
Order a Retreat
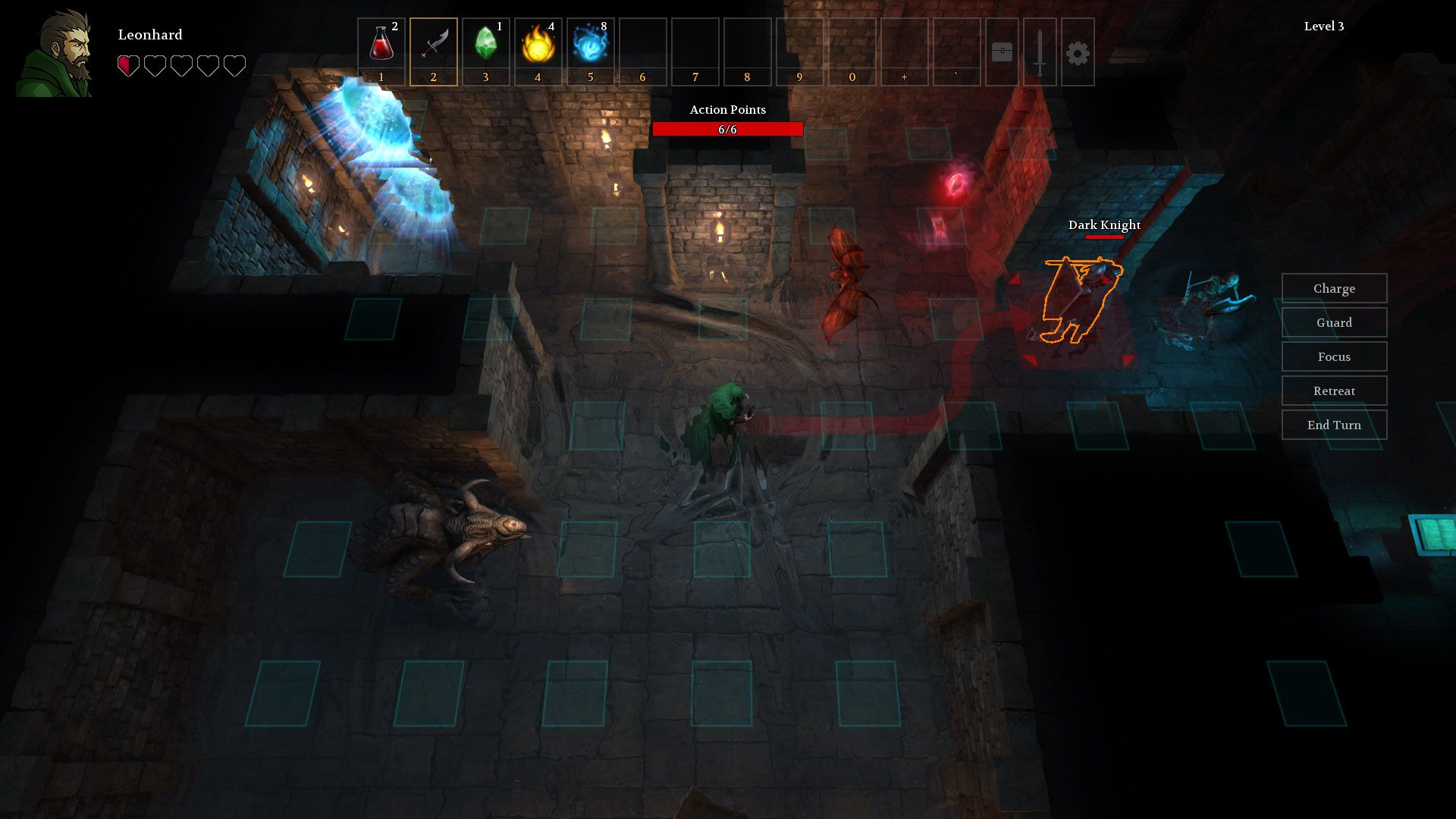(x=1334, y=391)
